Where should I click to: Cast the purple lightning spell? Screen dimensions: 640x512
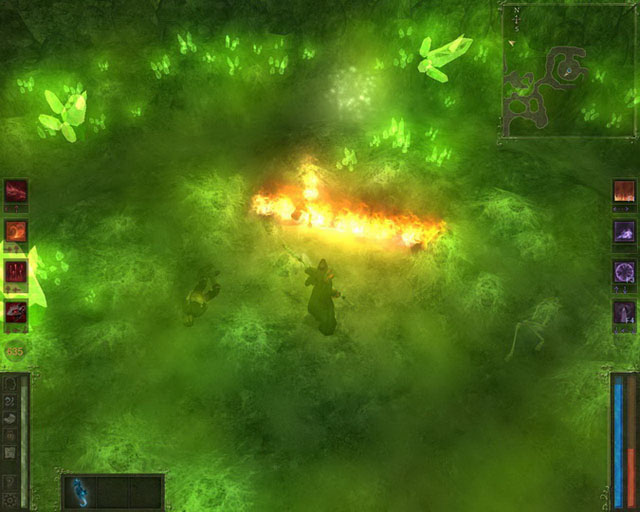pyautogui.click(x=624, y=231)
